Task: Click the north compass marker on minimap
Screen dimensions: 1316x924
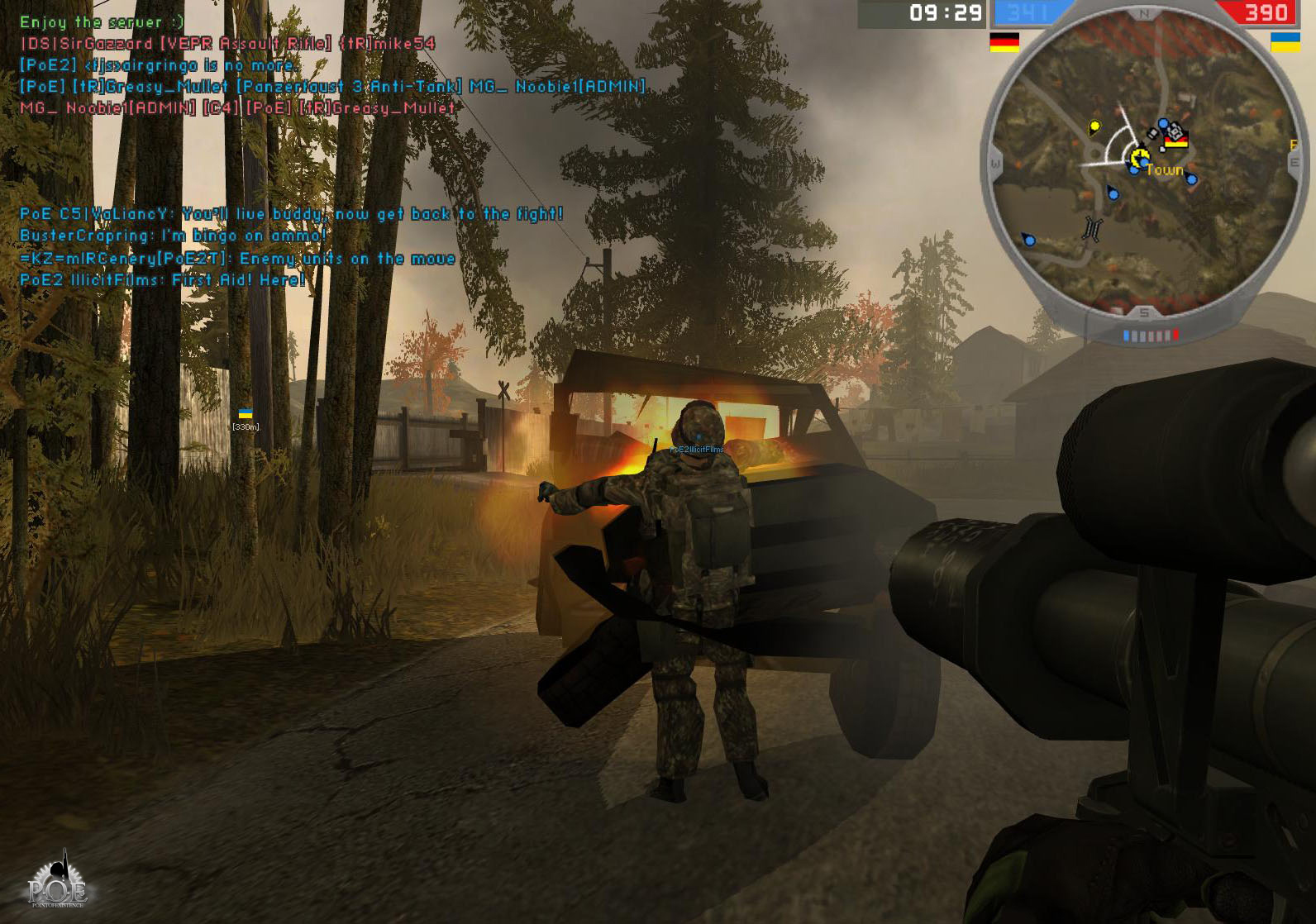Action: tap(1144, 14)
